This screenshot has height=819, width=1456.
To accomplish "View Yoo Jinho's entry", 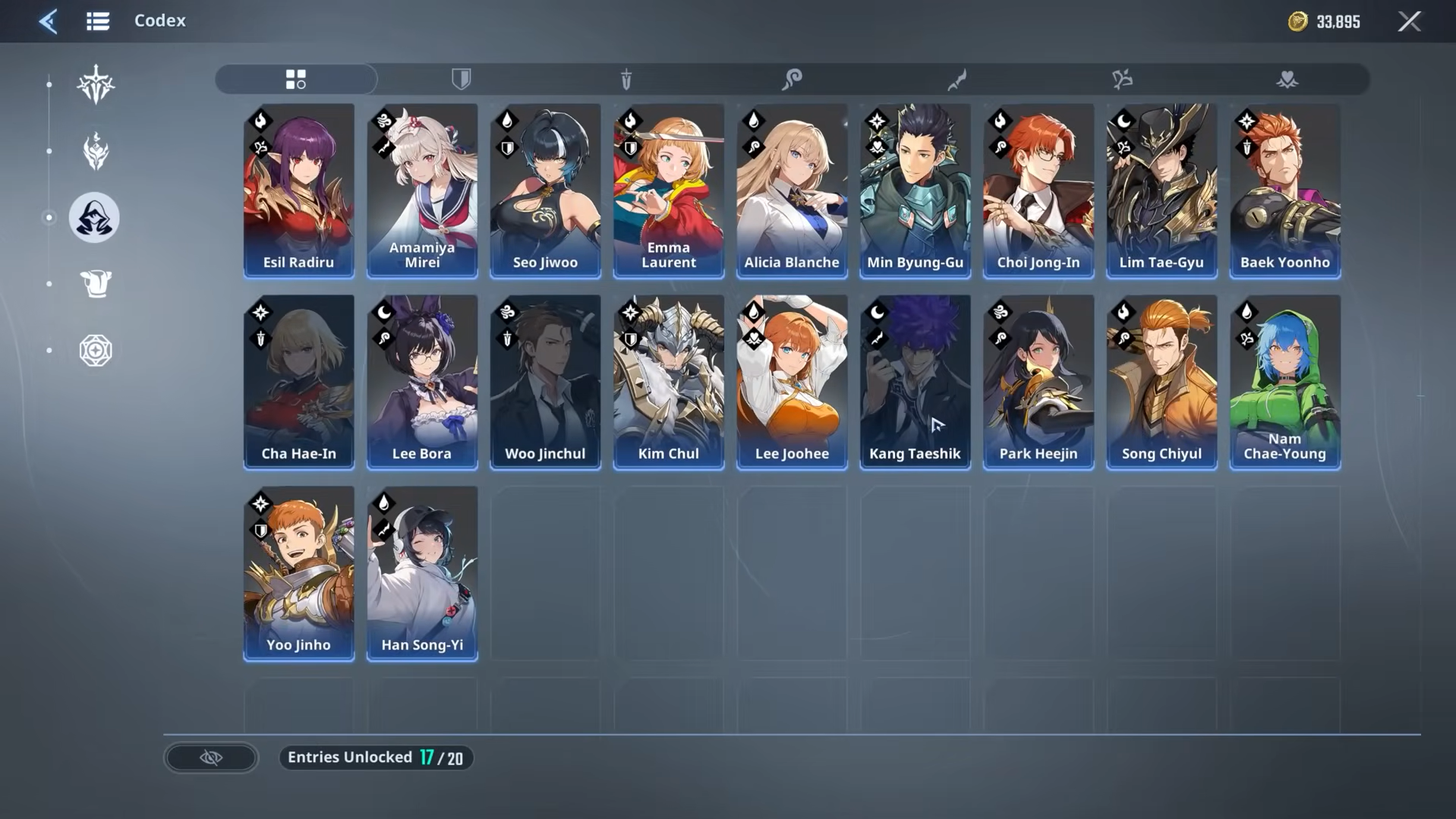I will pos(298,573).
